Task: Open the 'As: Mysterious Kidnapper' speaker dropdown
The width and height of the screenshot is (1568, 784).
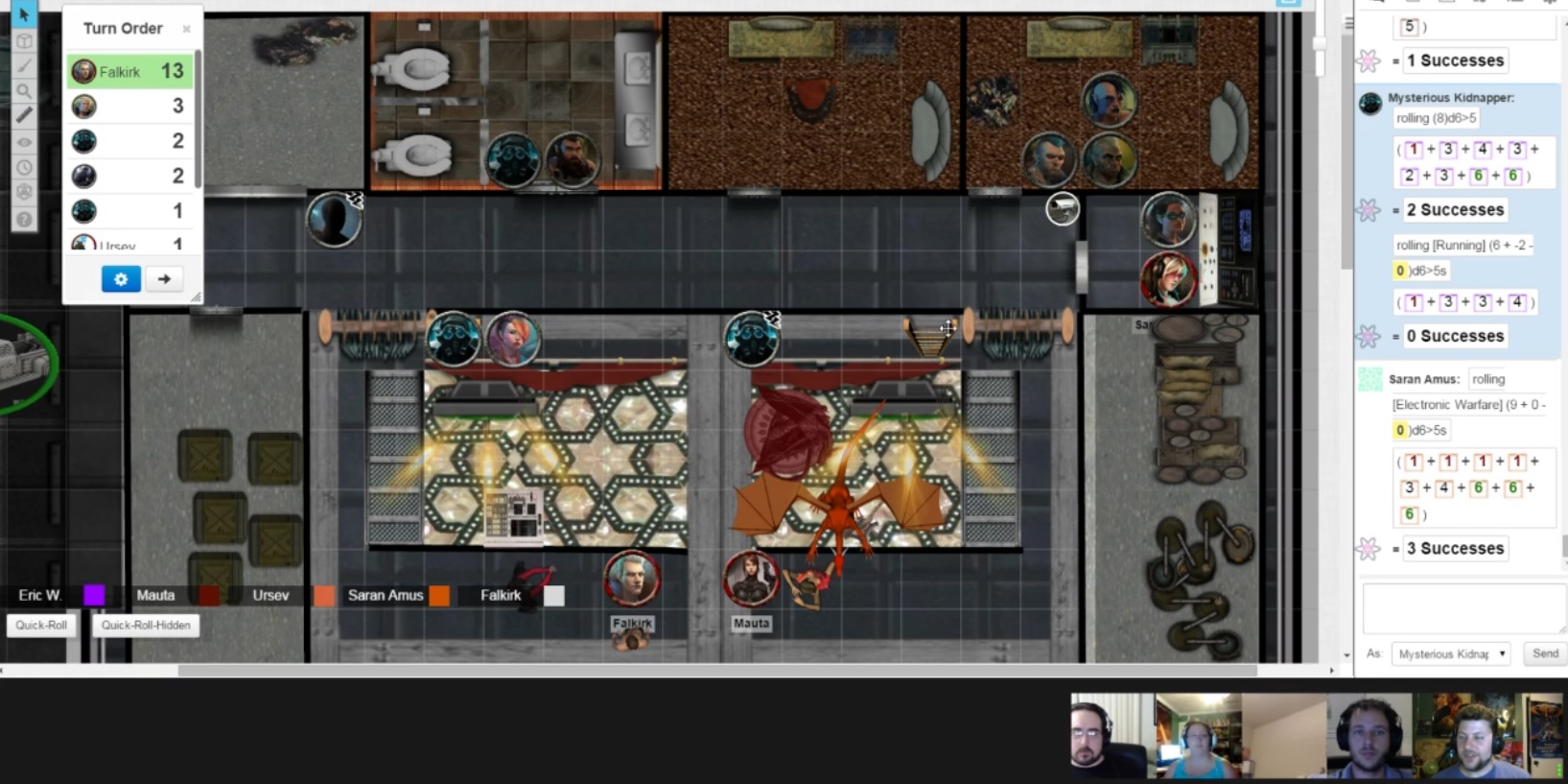Action: click(x=1450, y=653)
